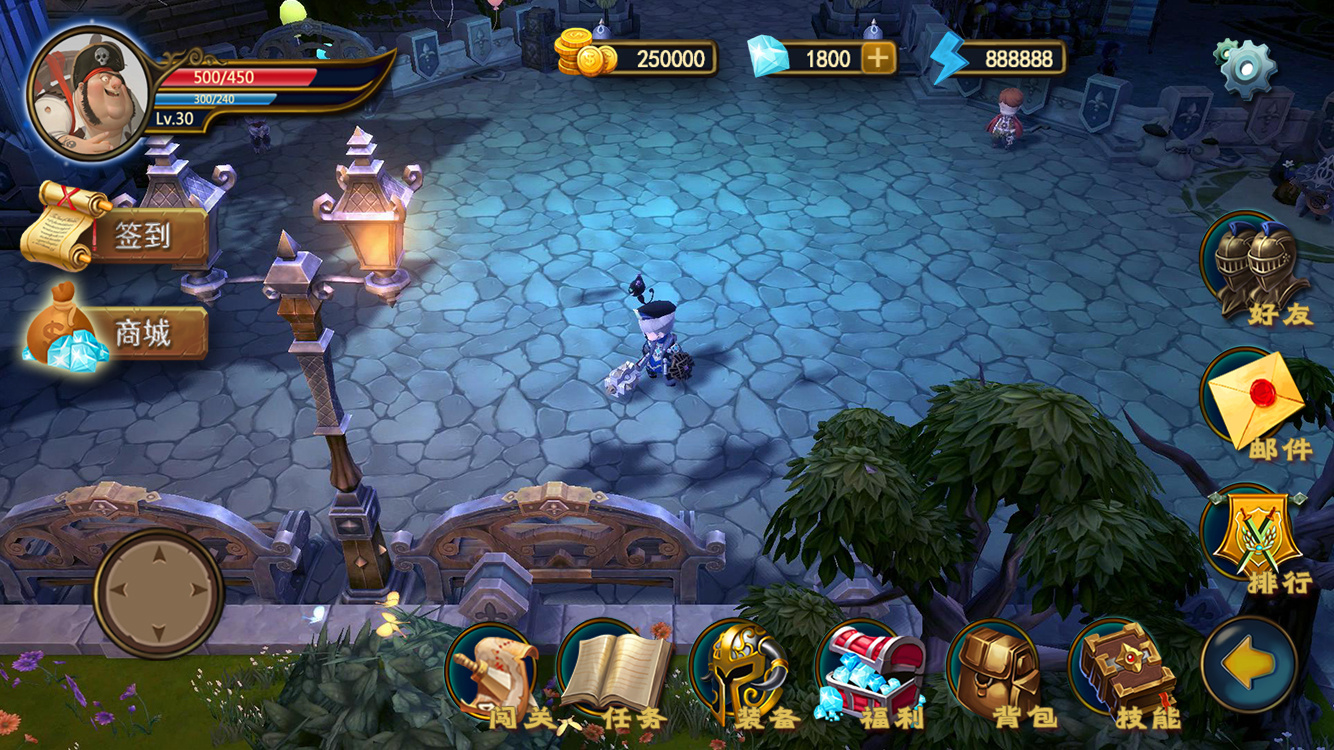Open the 背包 backpack inventory
Image resolution: width=1334 pixels, height=750 pixels.
point(996,672)
